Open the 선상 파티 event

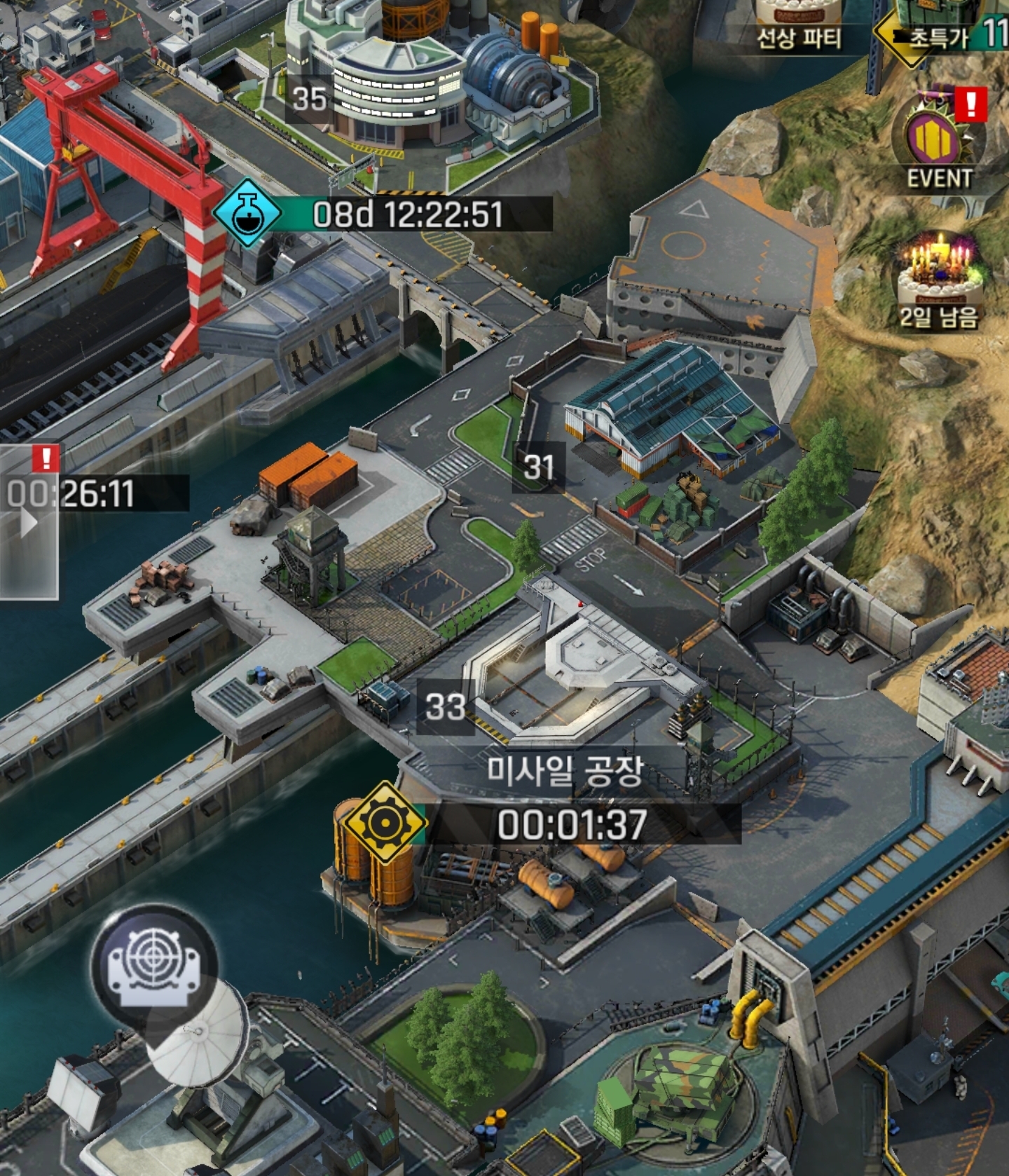(x=798, y=22)
